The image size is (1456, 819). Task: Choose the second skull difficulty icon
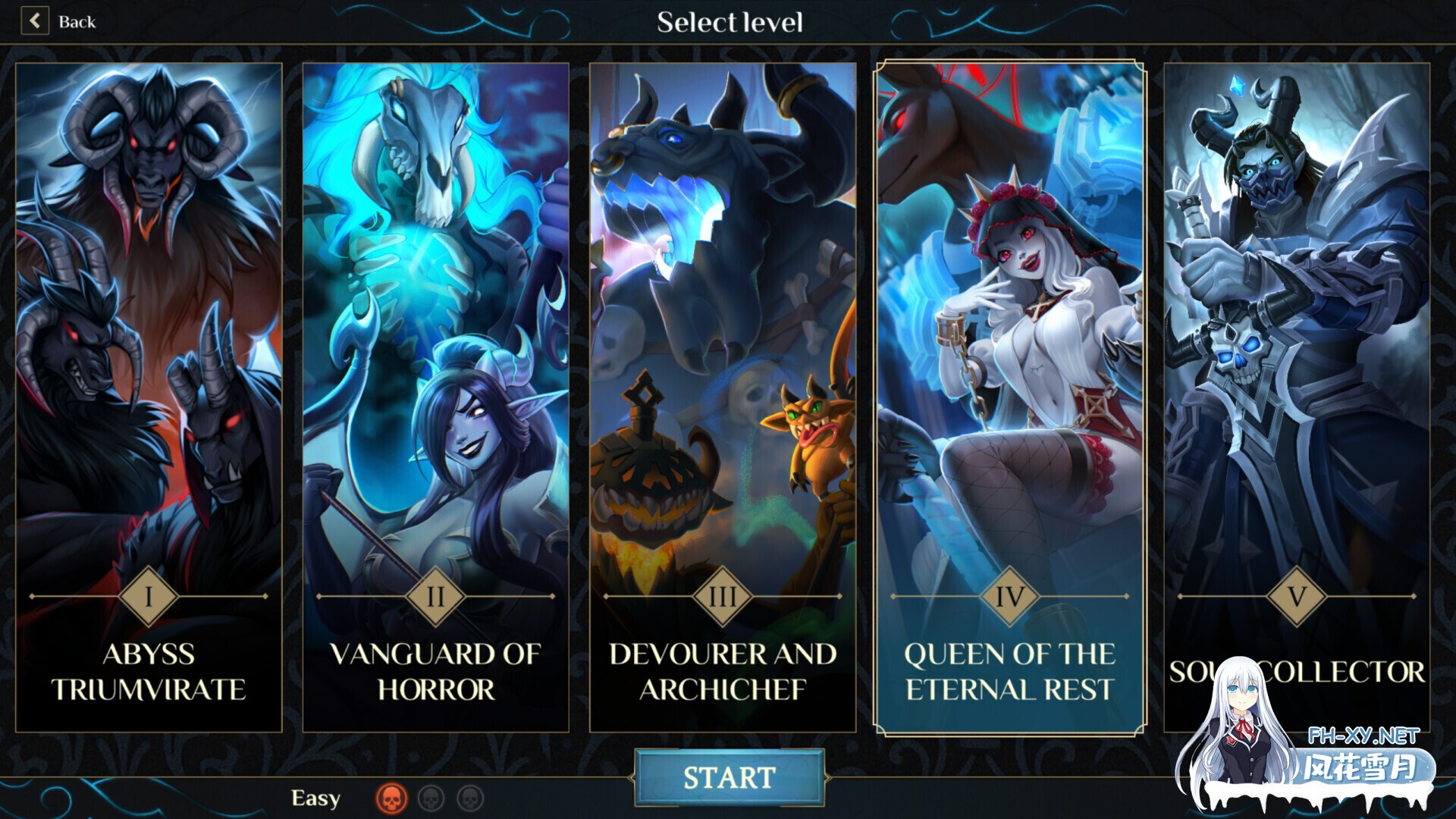(431, 798)
